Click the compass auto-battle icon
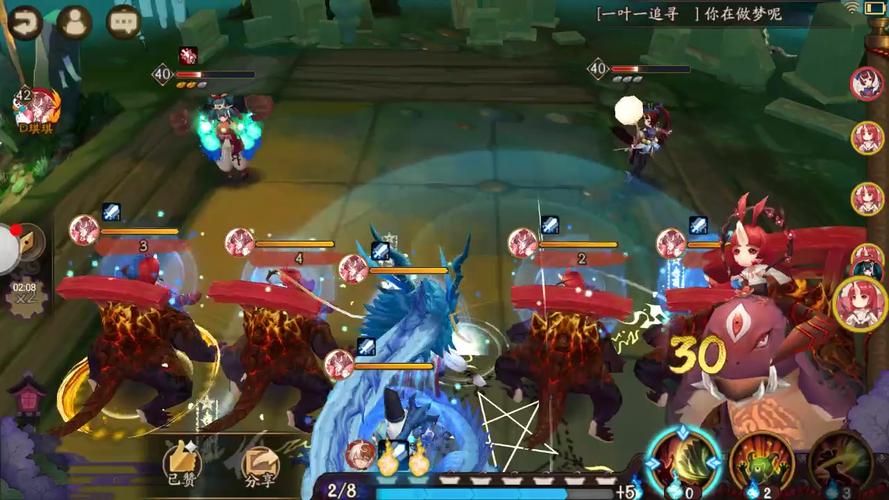 click(x=27, y=243)
